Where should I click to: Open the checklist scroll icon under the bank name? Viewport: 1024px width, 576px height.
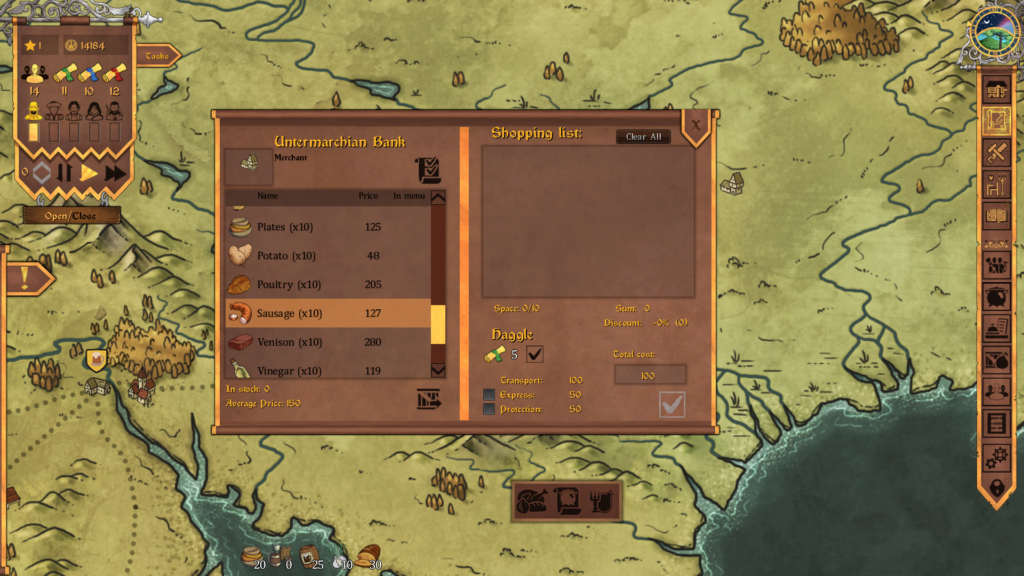click(x=428, y=170)
